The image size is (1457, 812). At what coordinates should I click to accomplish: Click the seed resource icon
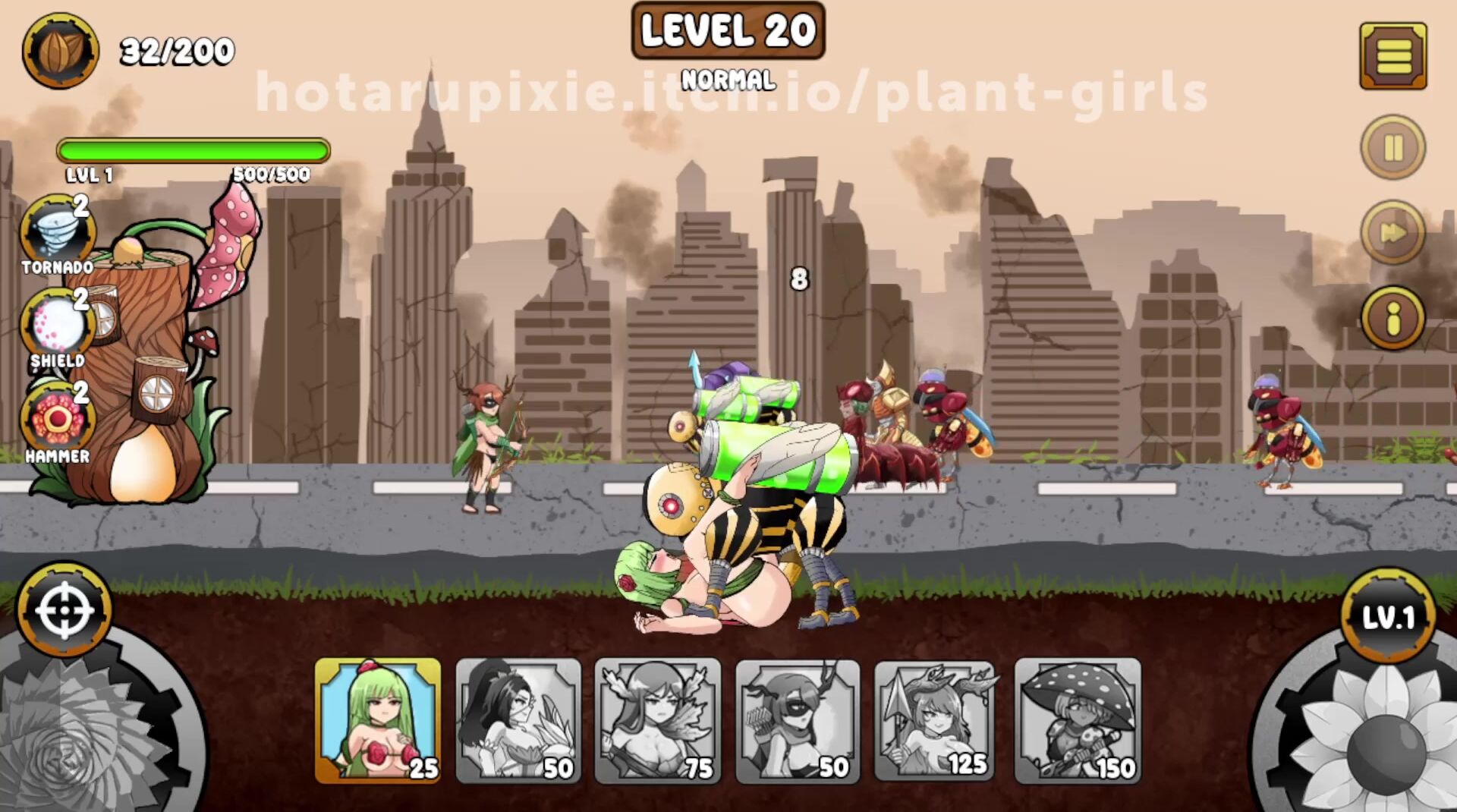[61, 51]
